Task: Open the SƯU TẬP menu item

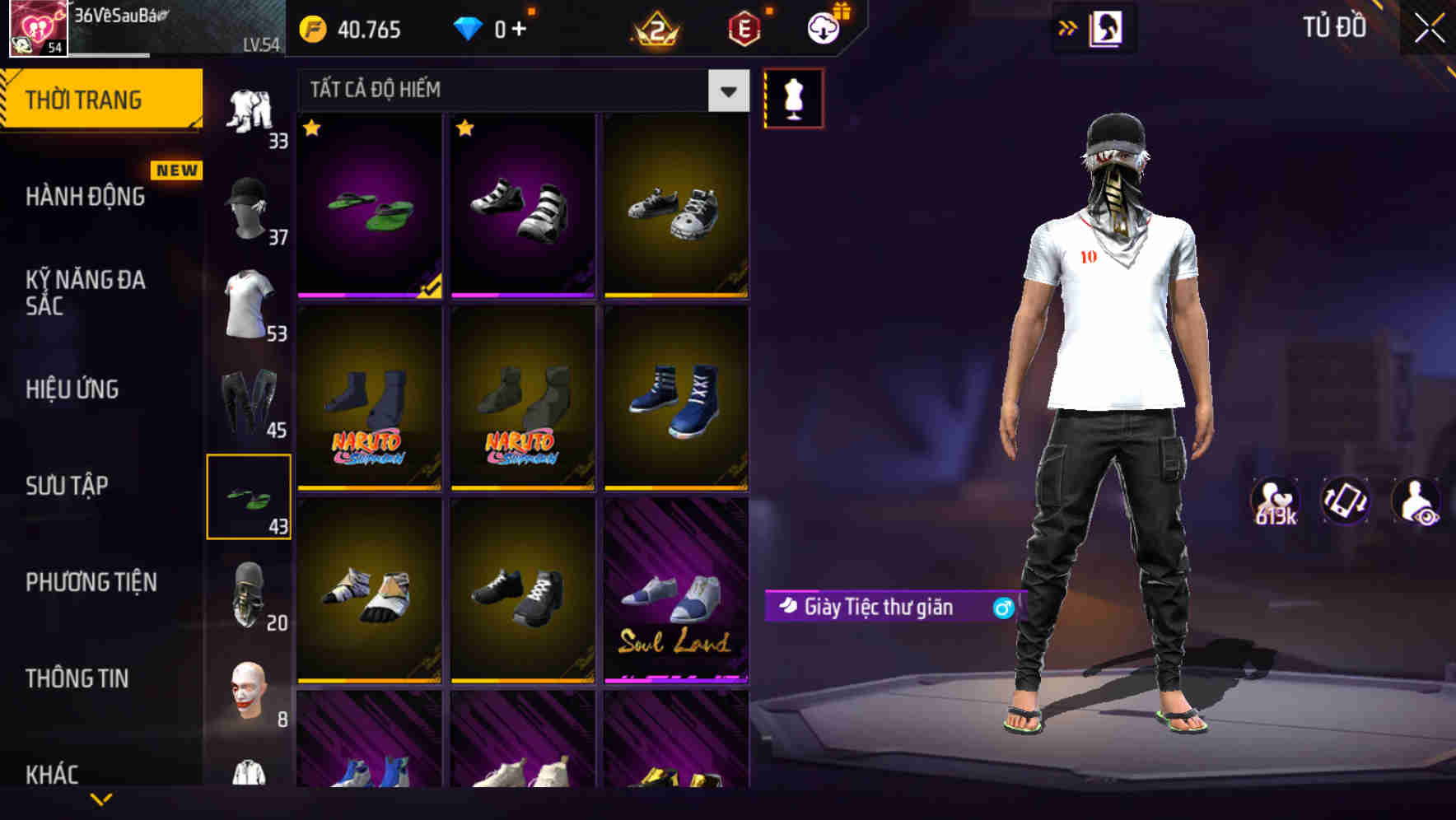Action: tap(68, 486)
